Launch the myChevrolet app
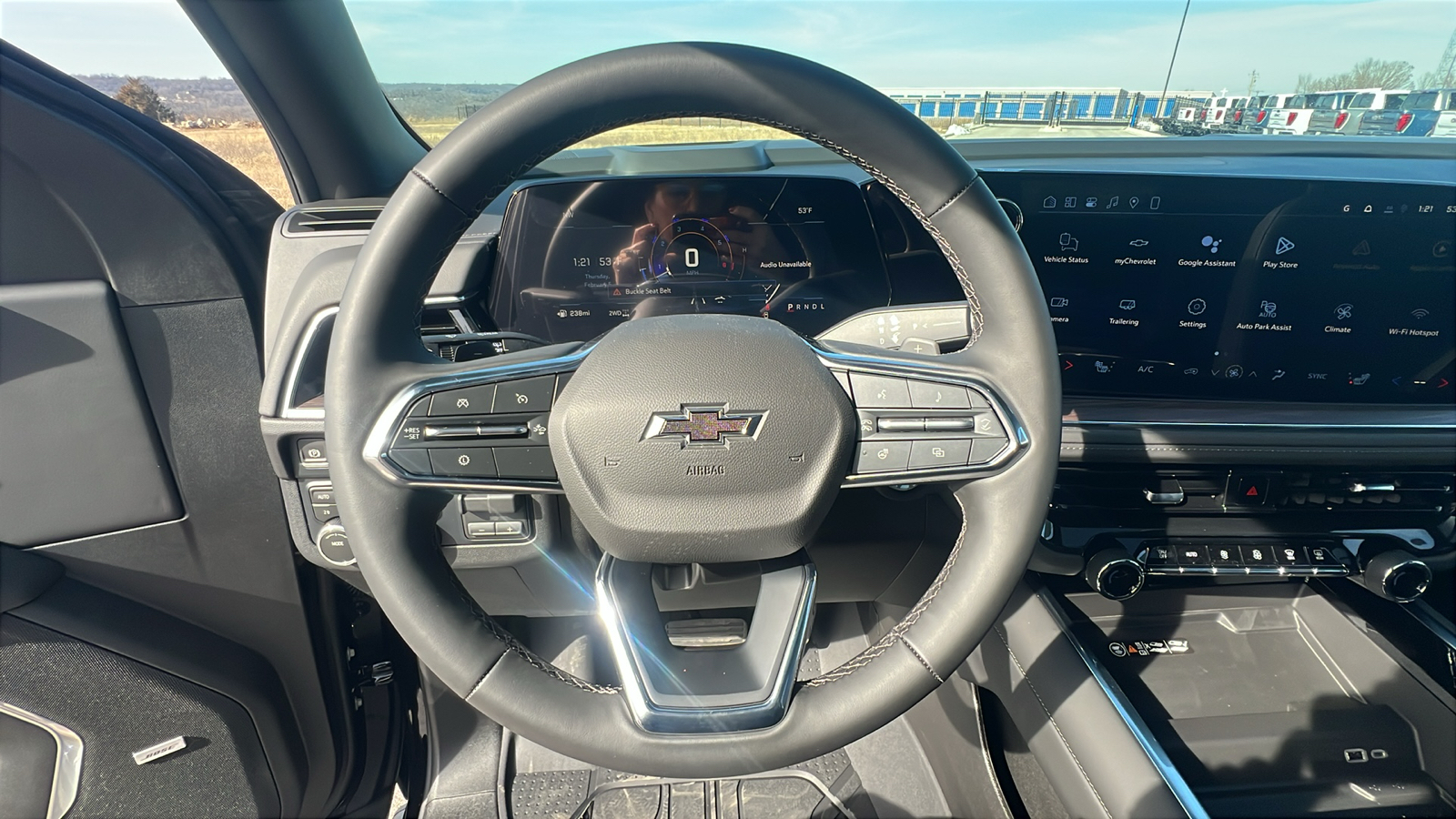Viewport: 1456px width, 819px height. click(1136, 244)
